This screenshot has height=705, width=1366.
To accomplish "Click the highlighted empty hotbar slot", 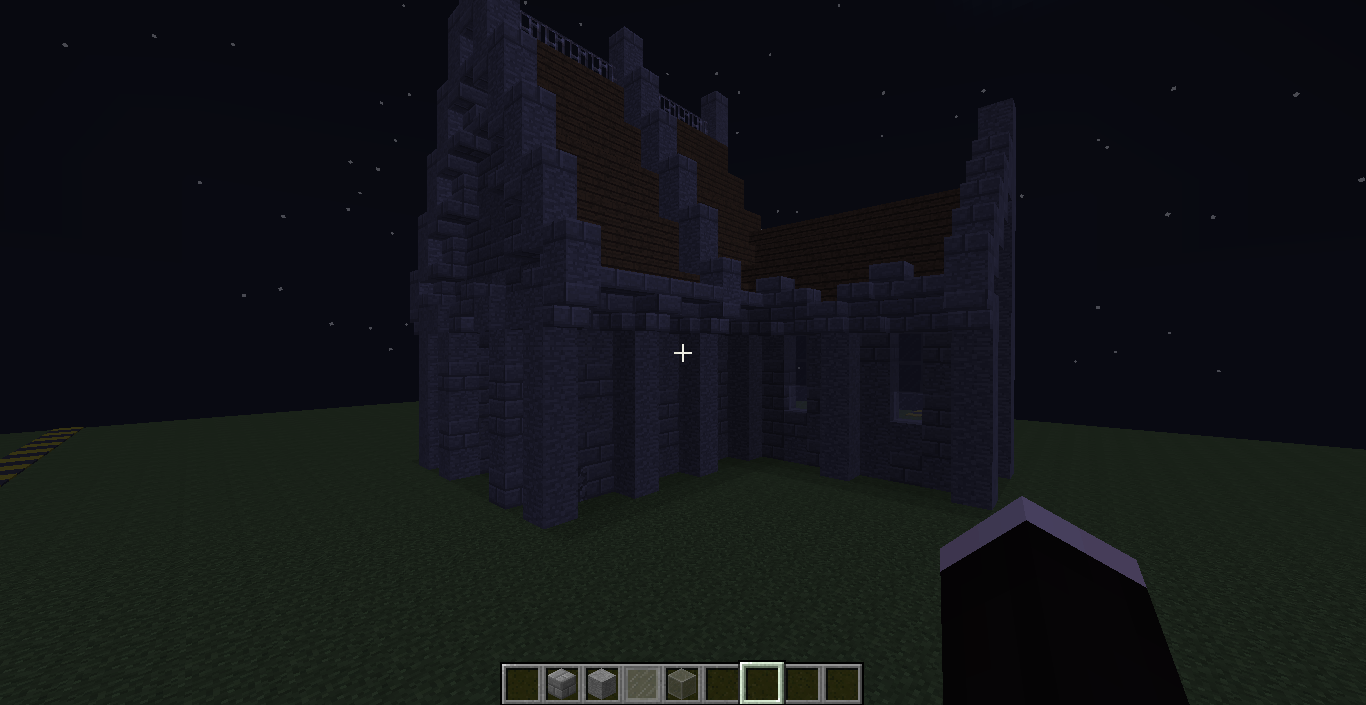I will (761, 684).
